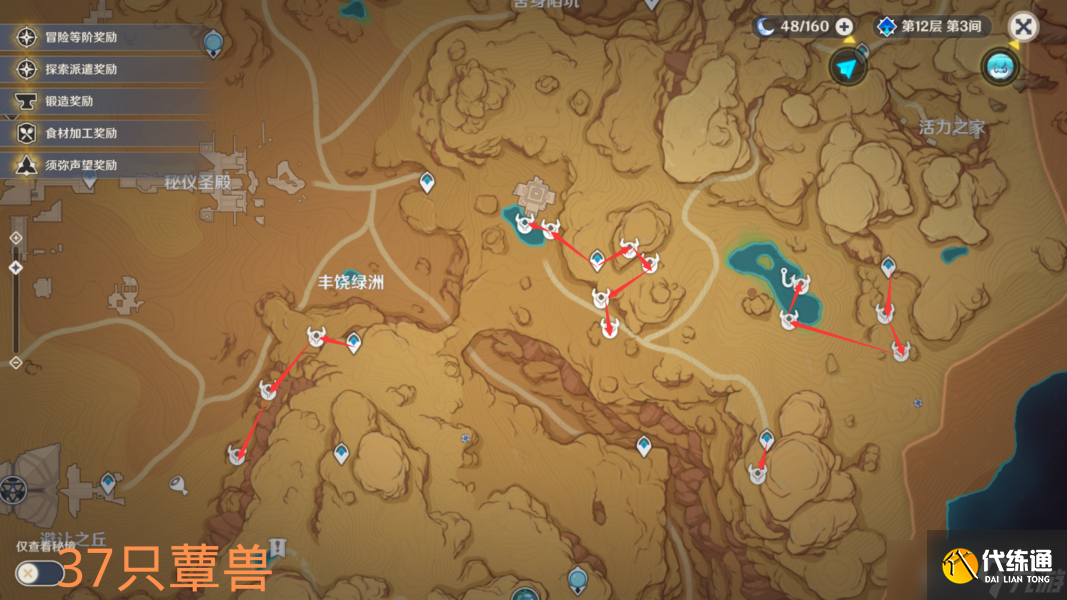
Task: Click the plus button to replenish resin
Action: pyautogui.click(x=845, y=27)
